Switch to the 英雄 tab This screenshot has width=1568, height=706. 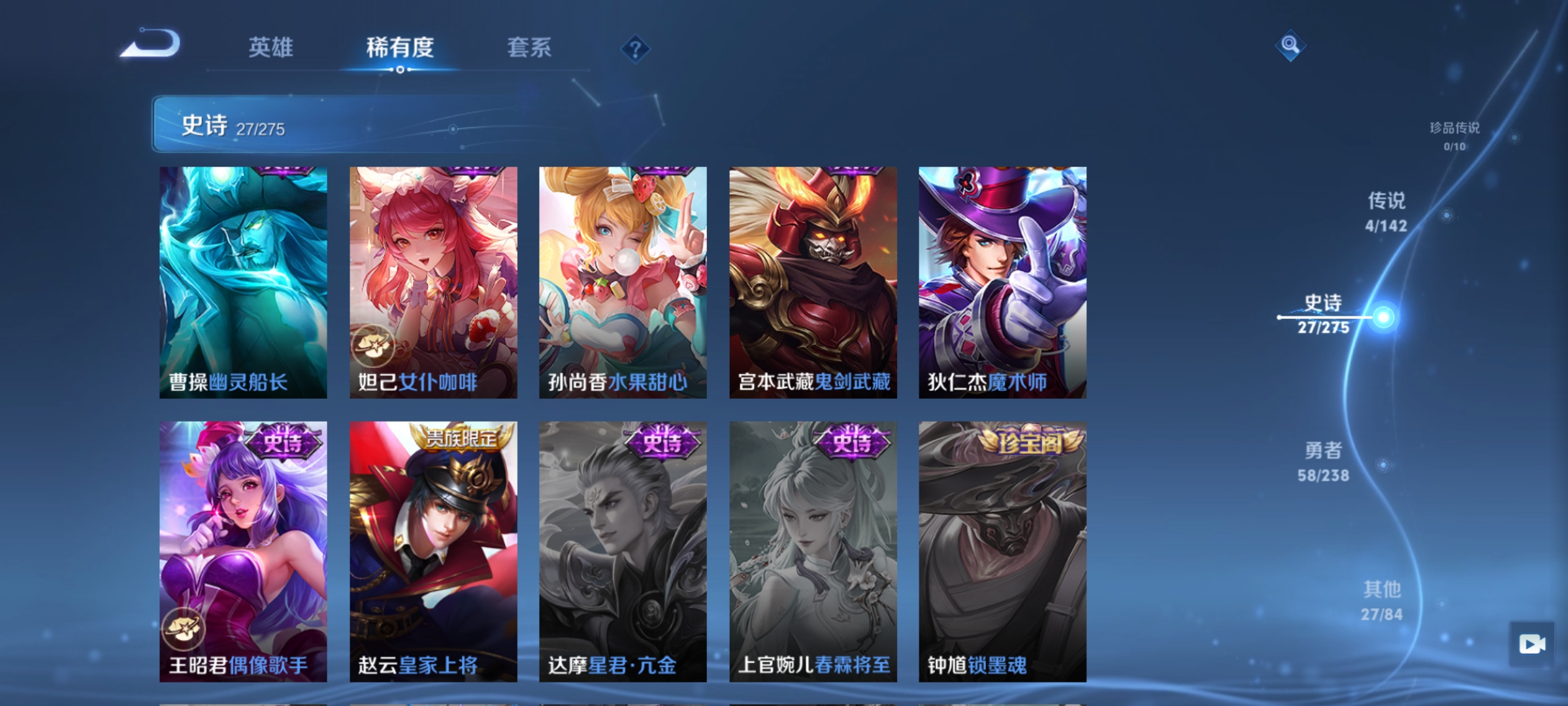(272, 47)
